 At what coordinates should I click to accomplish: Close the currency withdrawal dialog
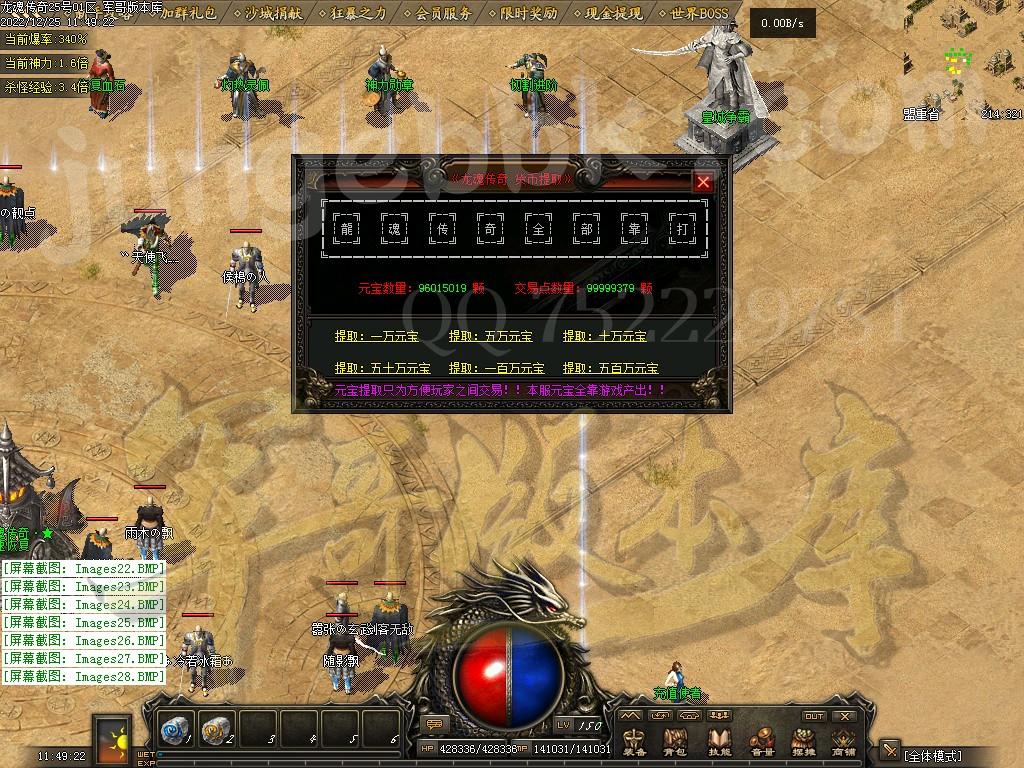[x=703, y=182]
